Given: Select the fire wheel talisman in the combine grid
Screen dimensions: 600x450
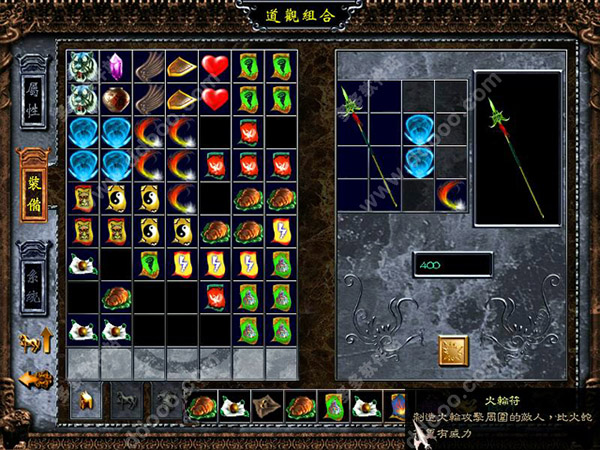Looking at the screenshot, I should point(452,194).
